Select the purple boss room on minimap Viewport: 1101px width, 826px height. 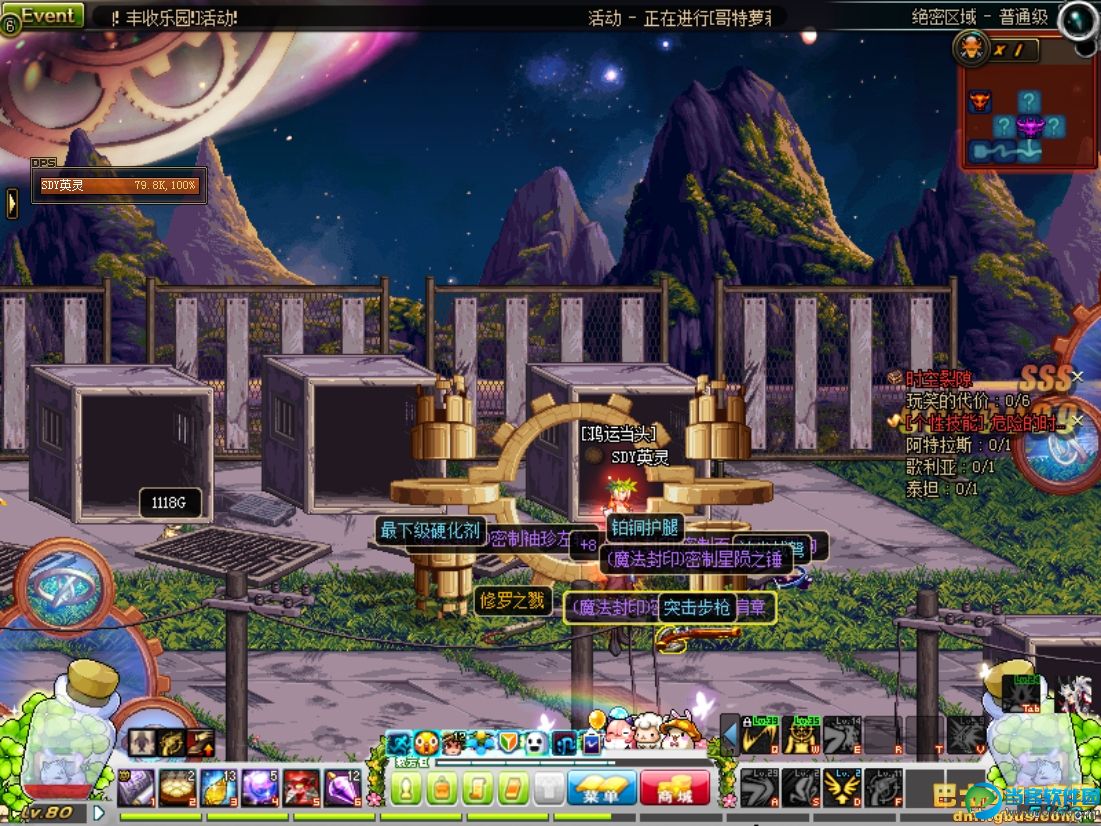click(x=1029, y=127)
